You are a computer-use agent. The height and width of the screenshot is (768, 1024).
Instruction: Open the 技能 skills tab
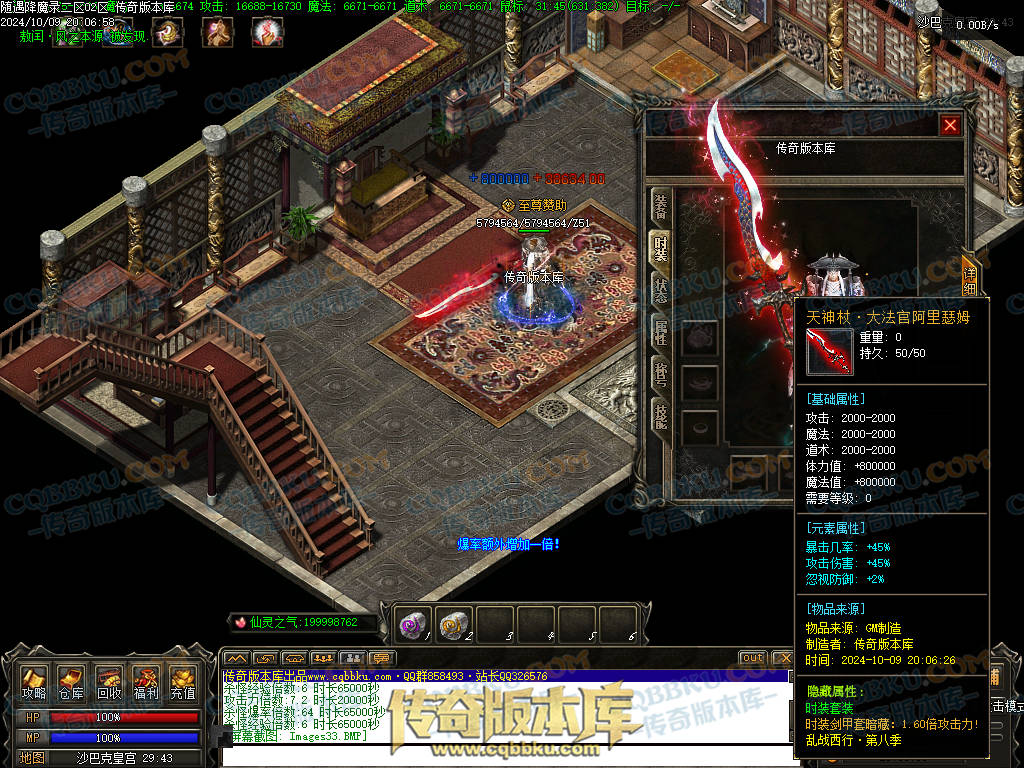(x=661, y=414)
